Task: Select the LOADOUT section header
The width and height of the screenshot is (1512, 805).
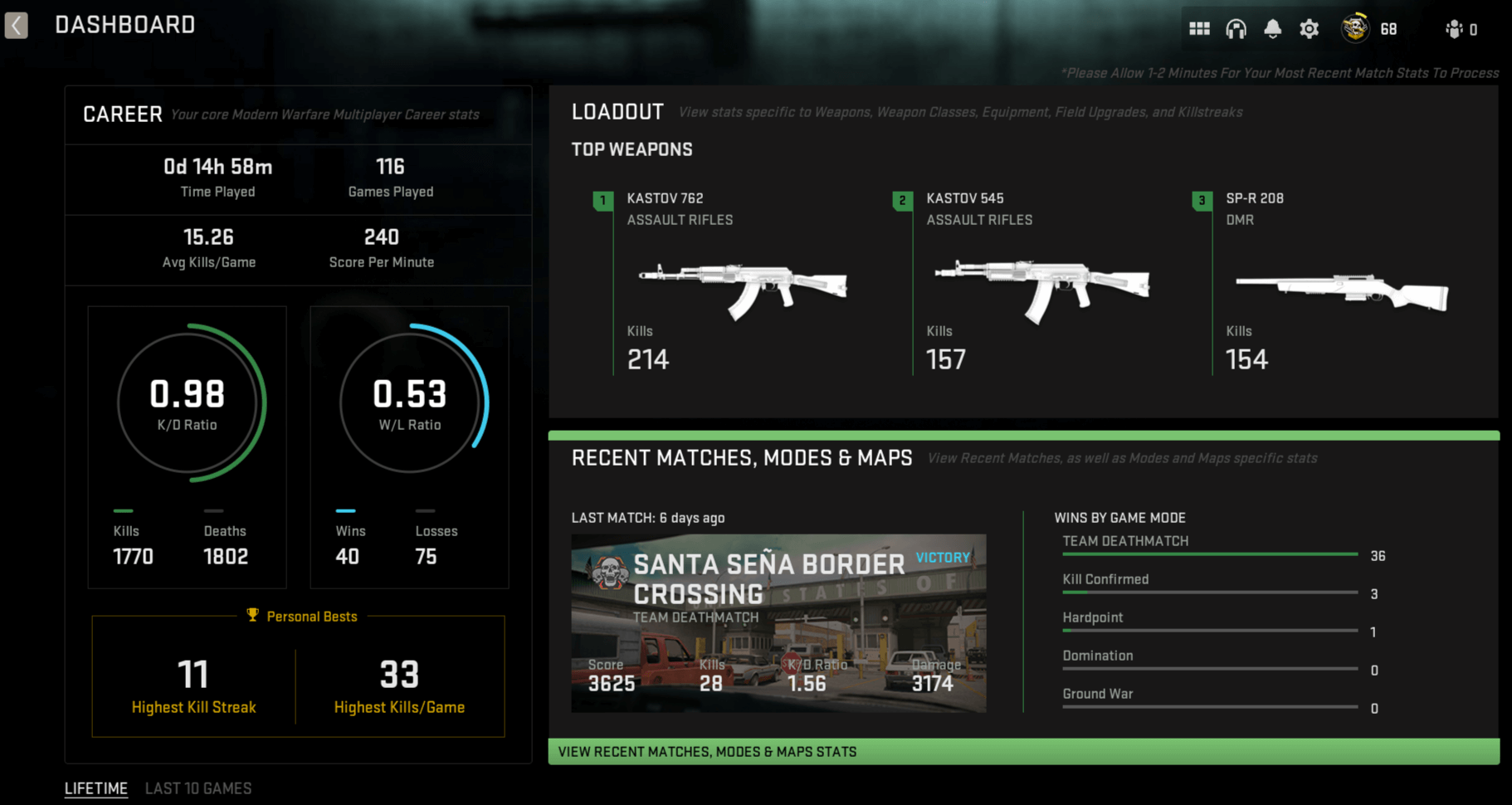Action: pos(617,110)
